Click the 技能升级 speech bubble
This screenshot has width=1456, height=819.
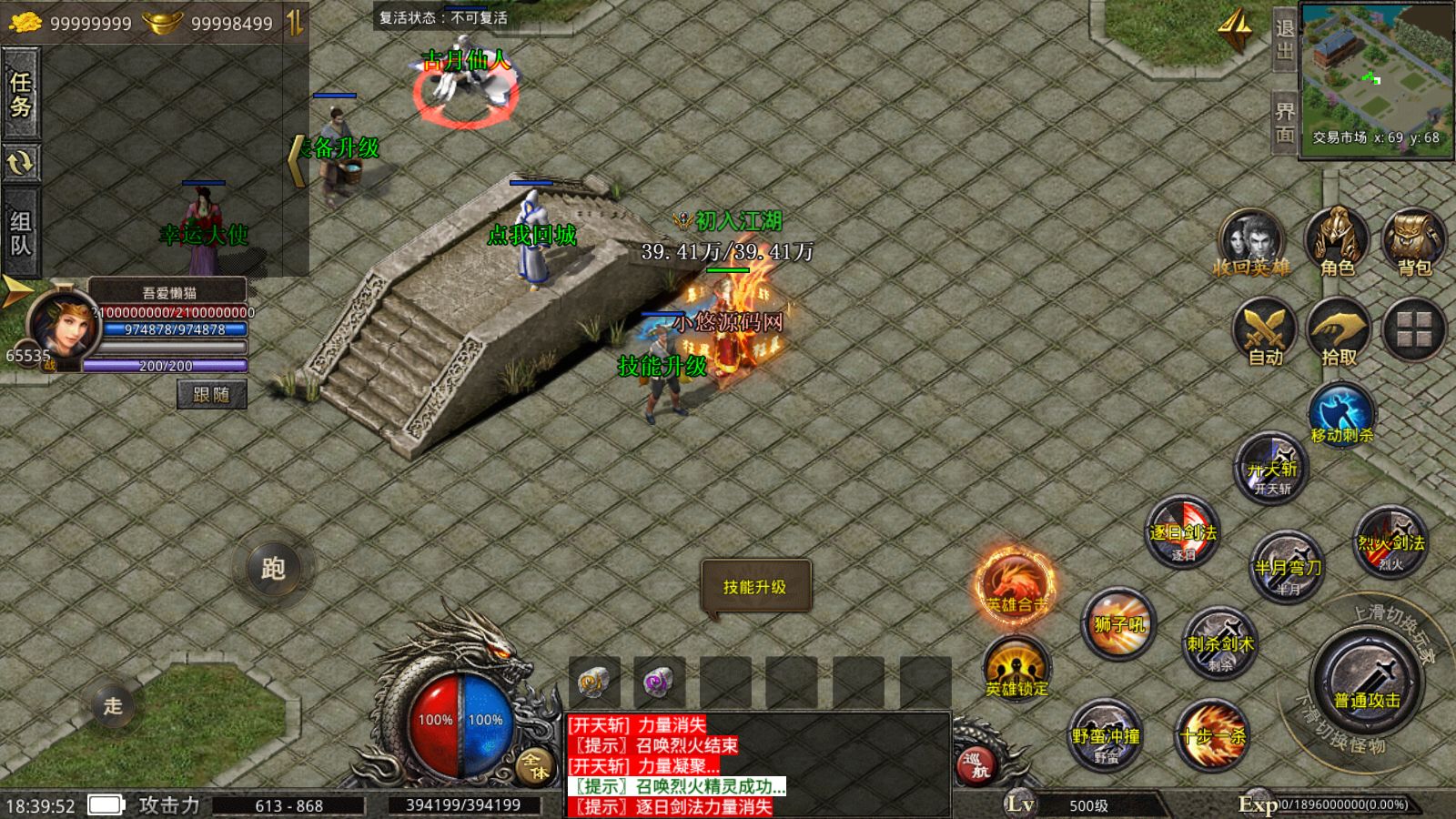click(x=754, y=587)
